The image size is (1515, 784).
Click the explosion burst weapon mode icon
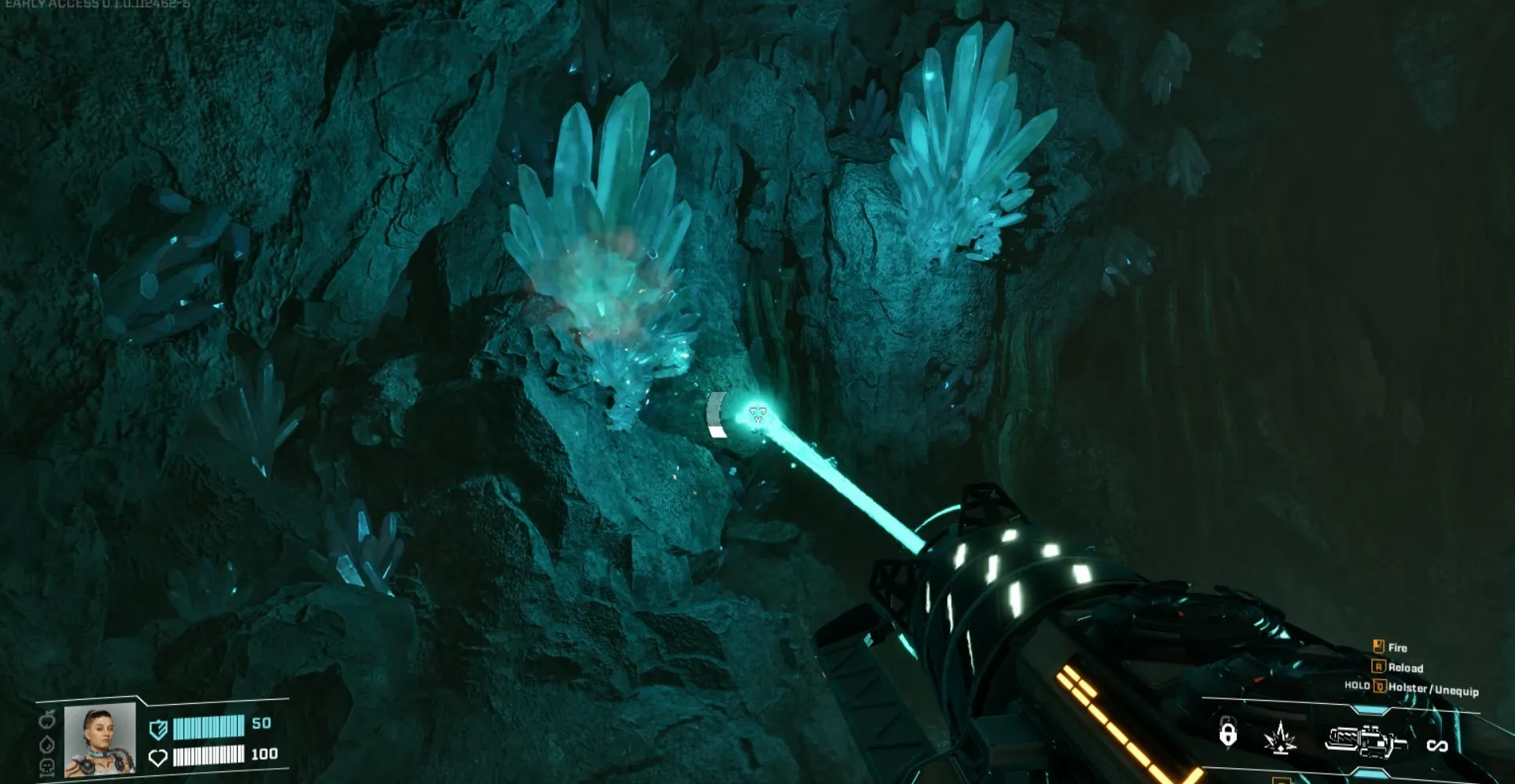1280,738
